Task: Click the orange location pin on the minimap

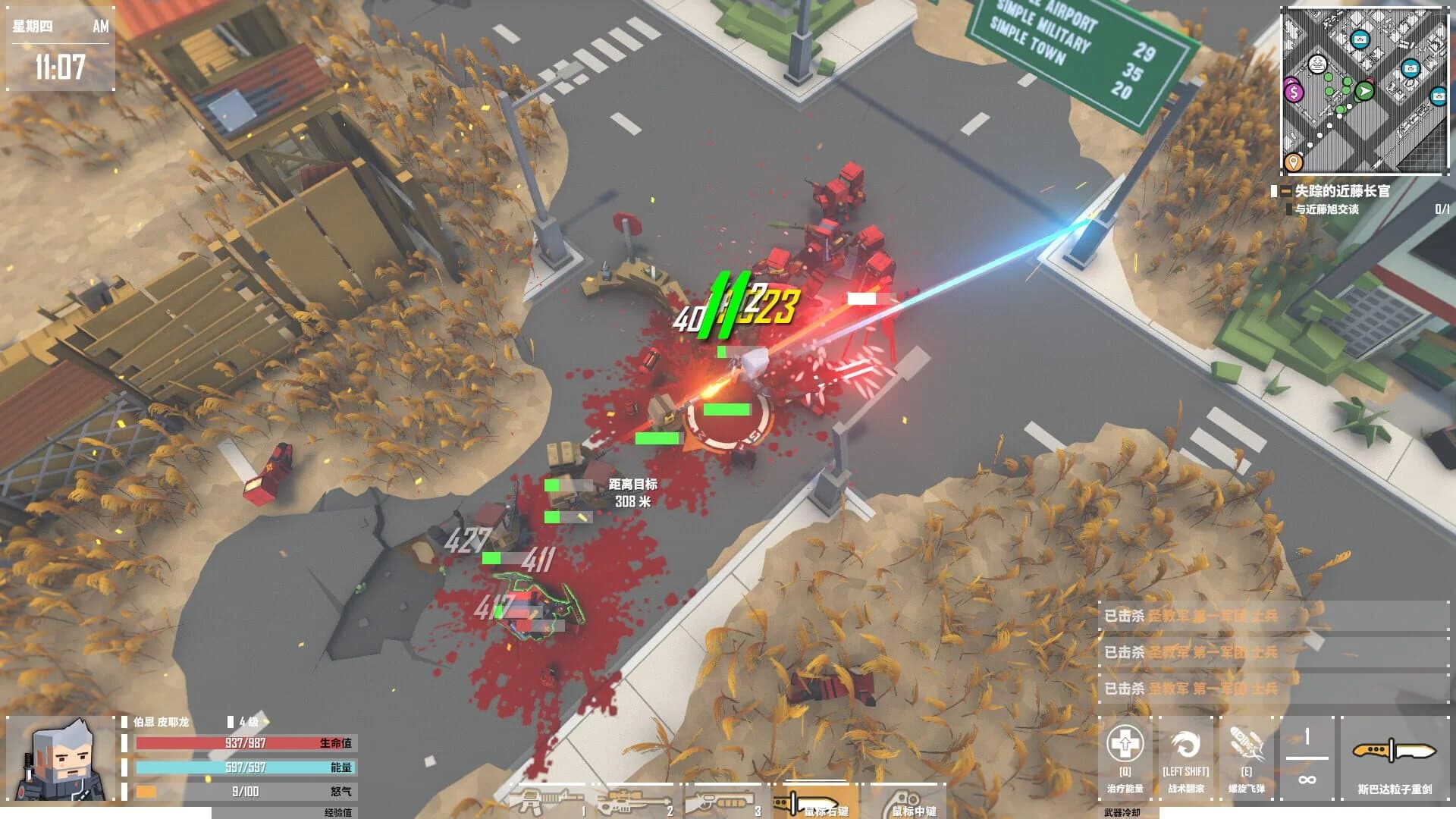Action: (1293, 161)
